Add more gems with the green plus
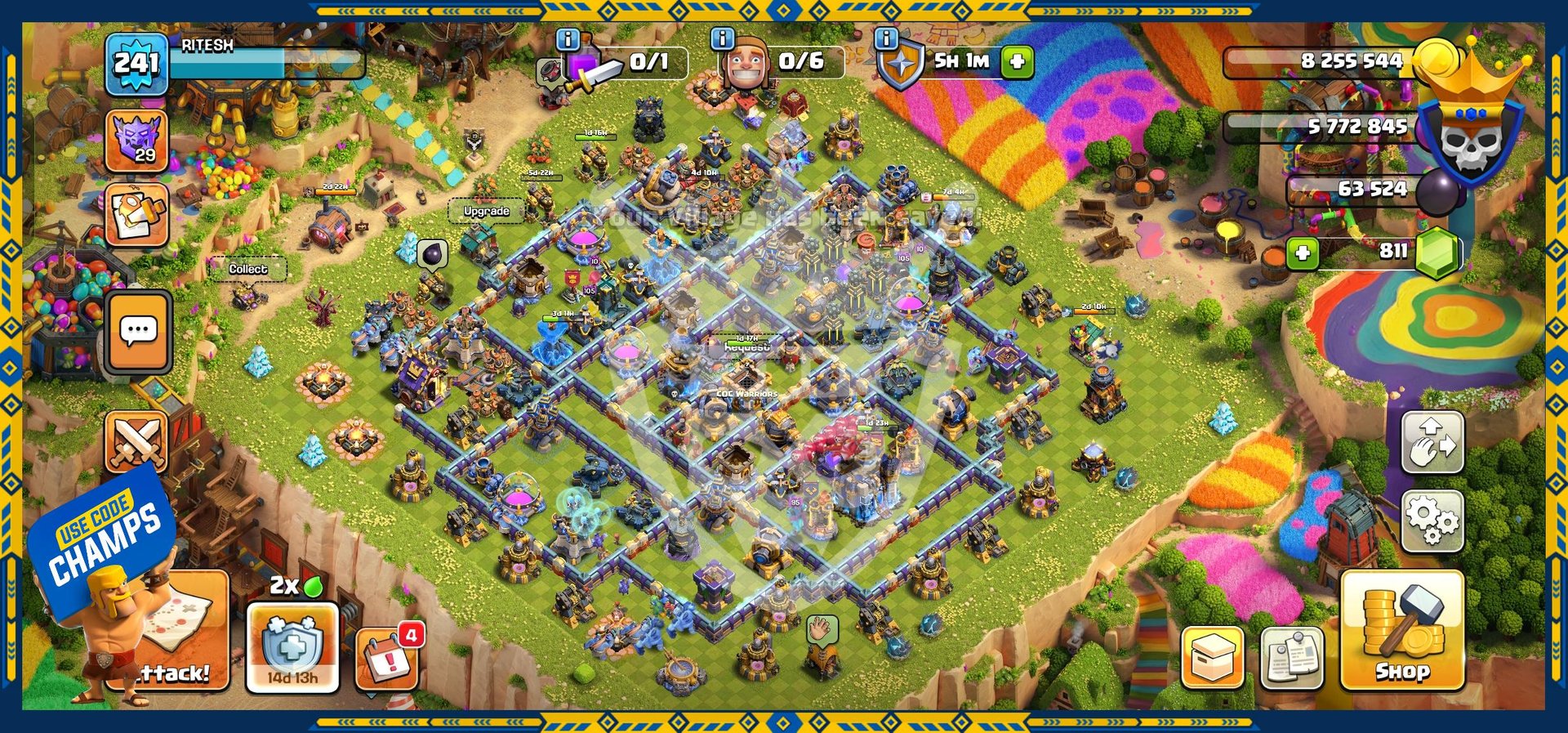1568x733 pixels. (x=1303, y=253)
